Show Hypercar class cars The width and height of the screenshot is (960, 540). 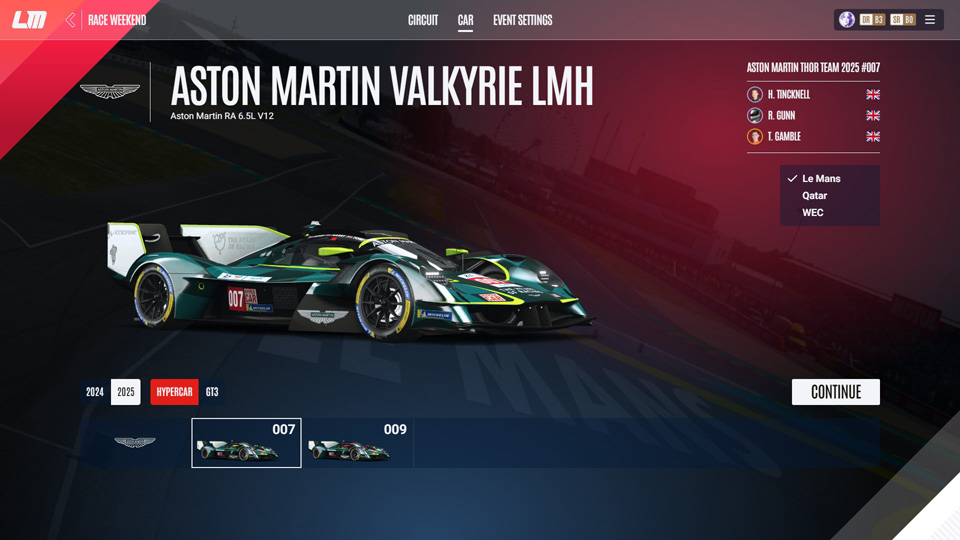coord(174,392)
